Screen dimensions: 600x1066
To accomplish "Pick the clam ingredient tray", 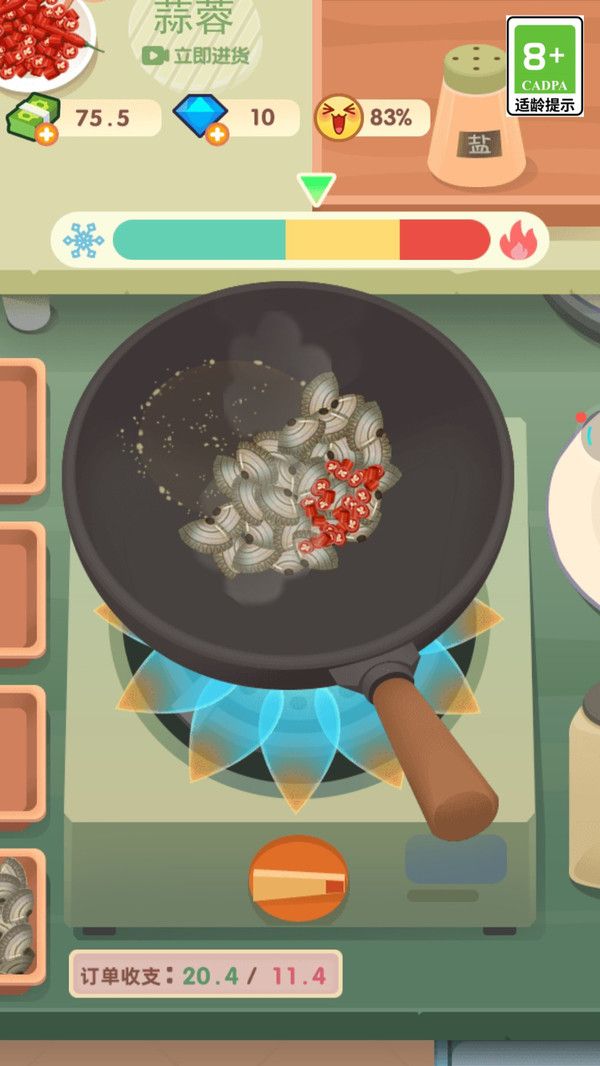I will (18, 914).
